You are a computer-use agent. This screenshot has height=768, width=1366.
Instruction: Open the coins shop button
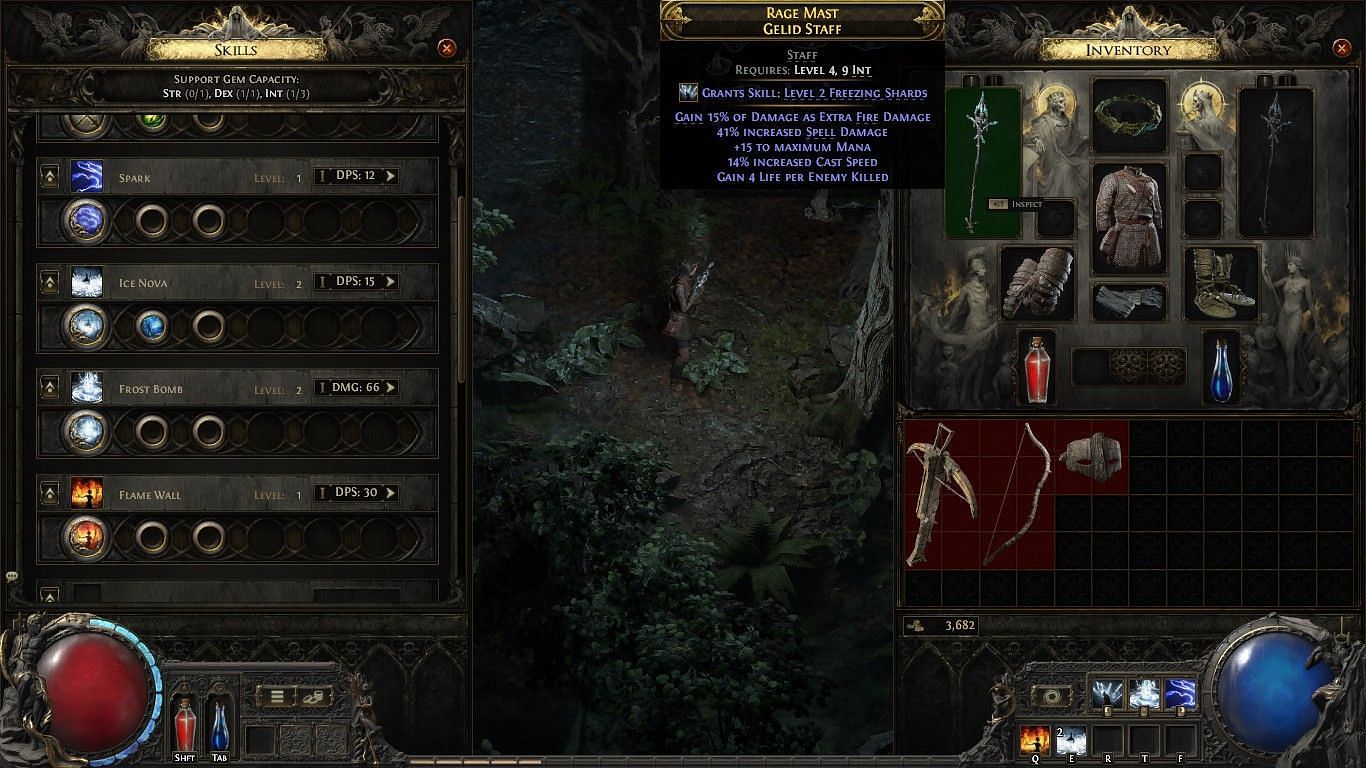(x=316, y=697)
